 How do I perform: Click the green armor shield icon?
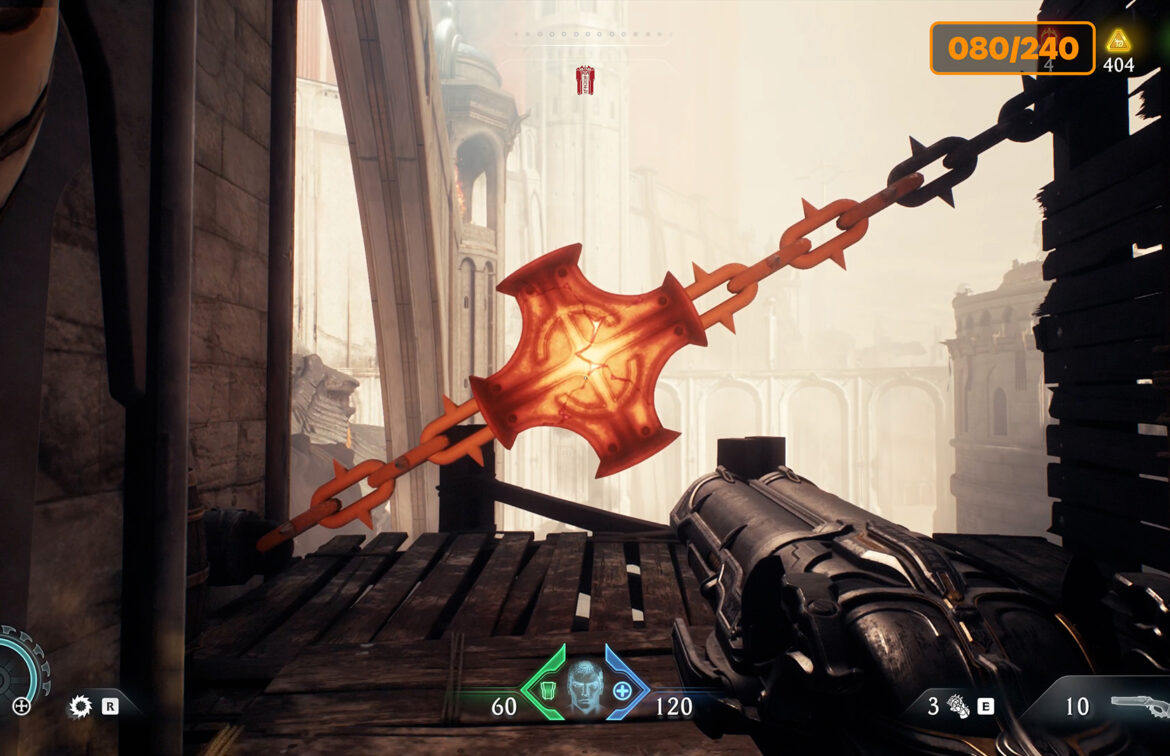coord(548,690)
